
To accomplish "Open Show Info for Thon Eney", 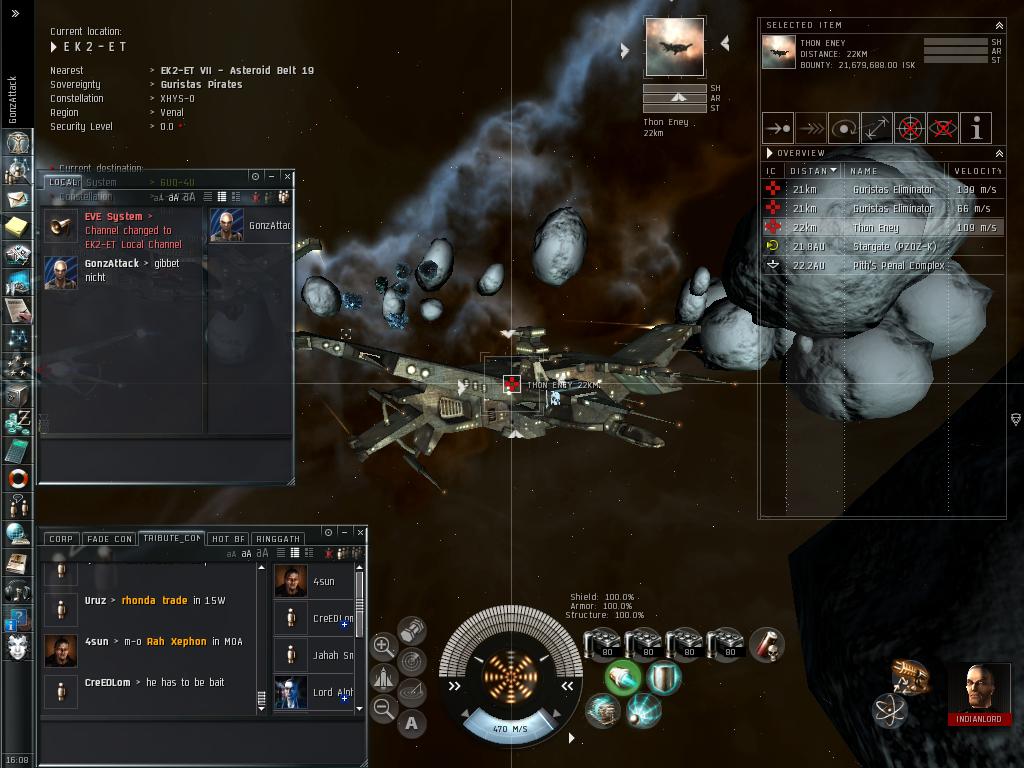I will point(976,128).
